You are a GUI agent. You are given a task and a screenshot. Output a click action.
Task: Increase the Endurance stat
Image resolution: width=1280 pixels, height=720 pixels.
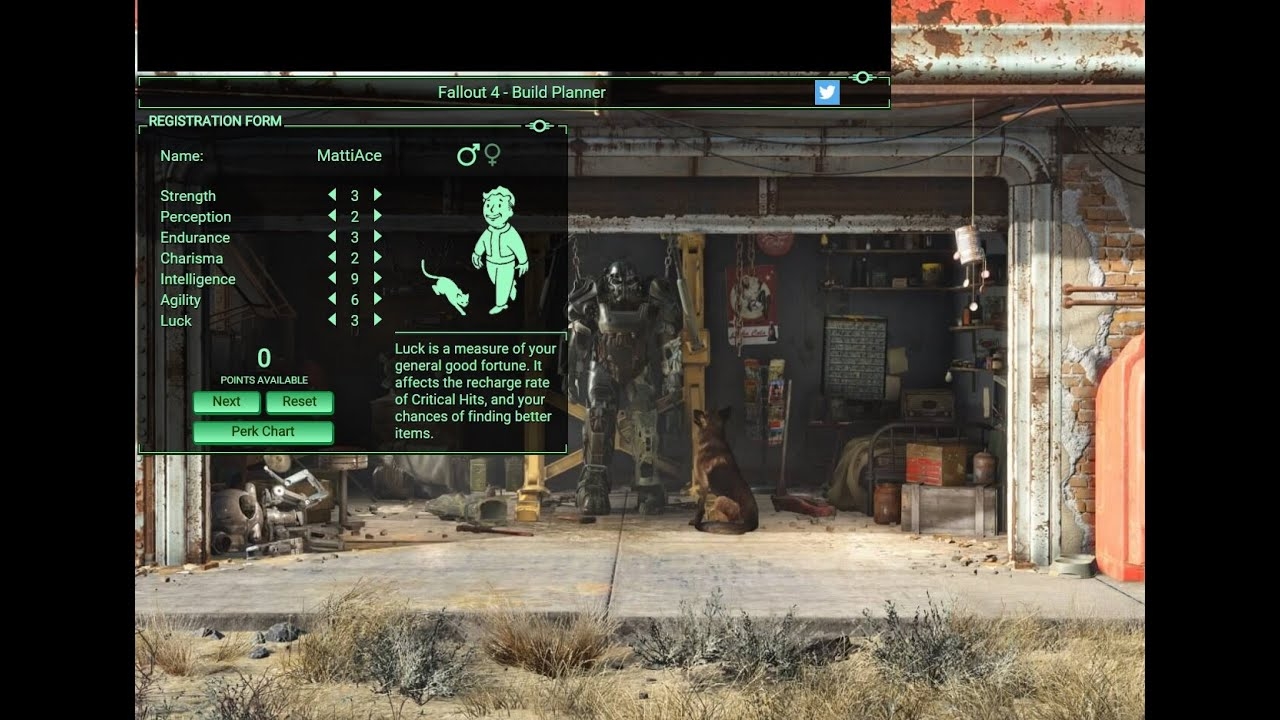[378, 237]
